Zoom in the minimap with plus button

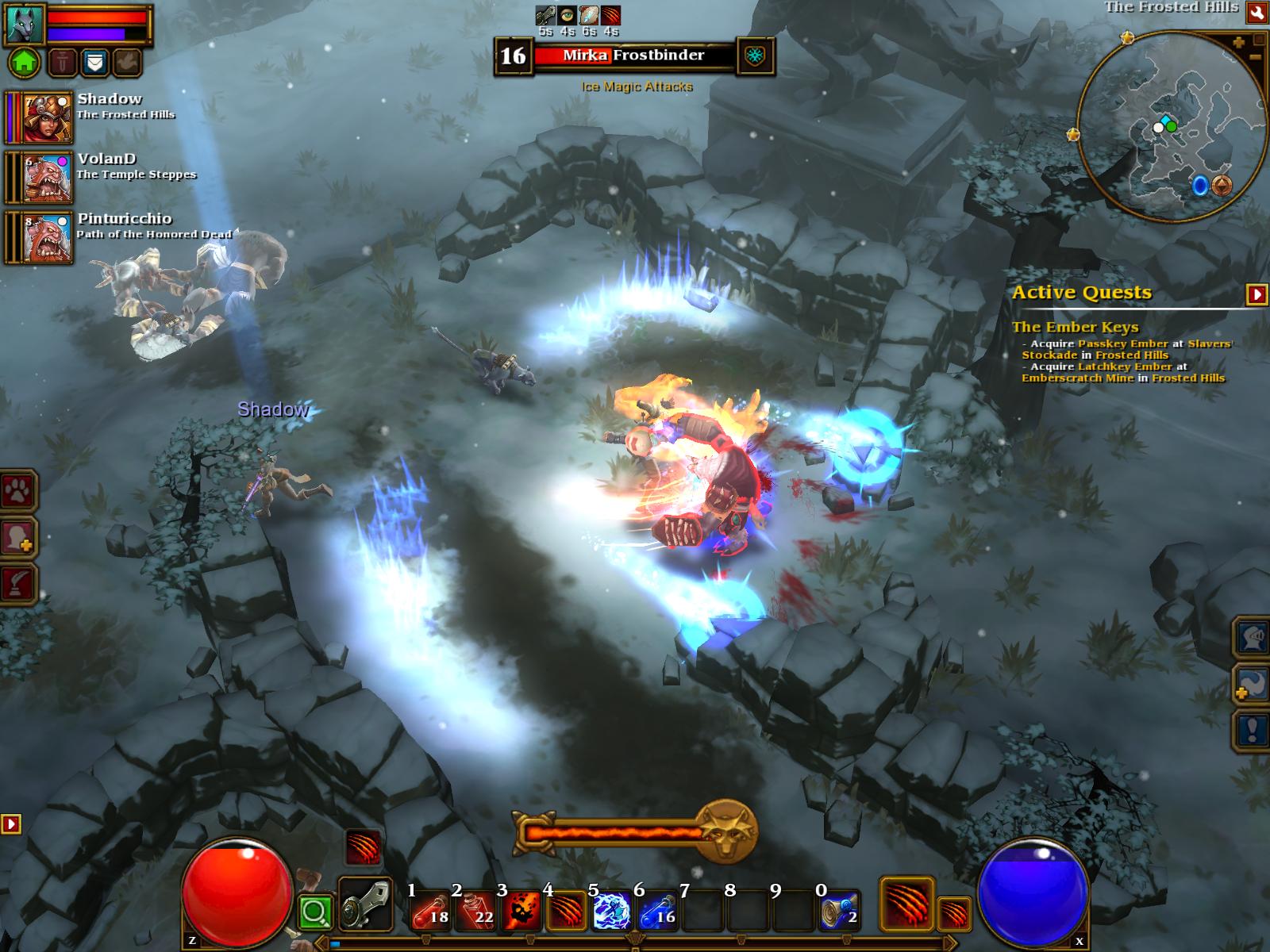[x=1238, y=43]
